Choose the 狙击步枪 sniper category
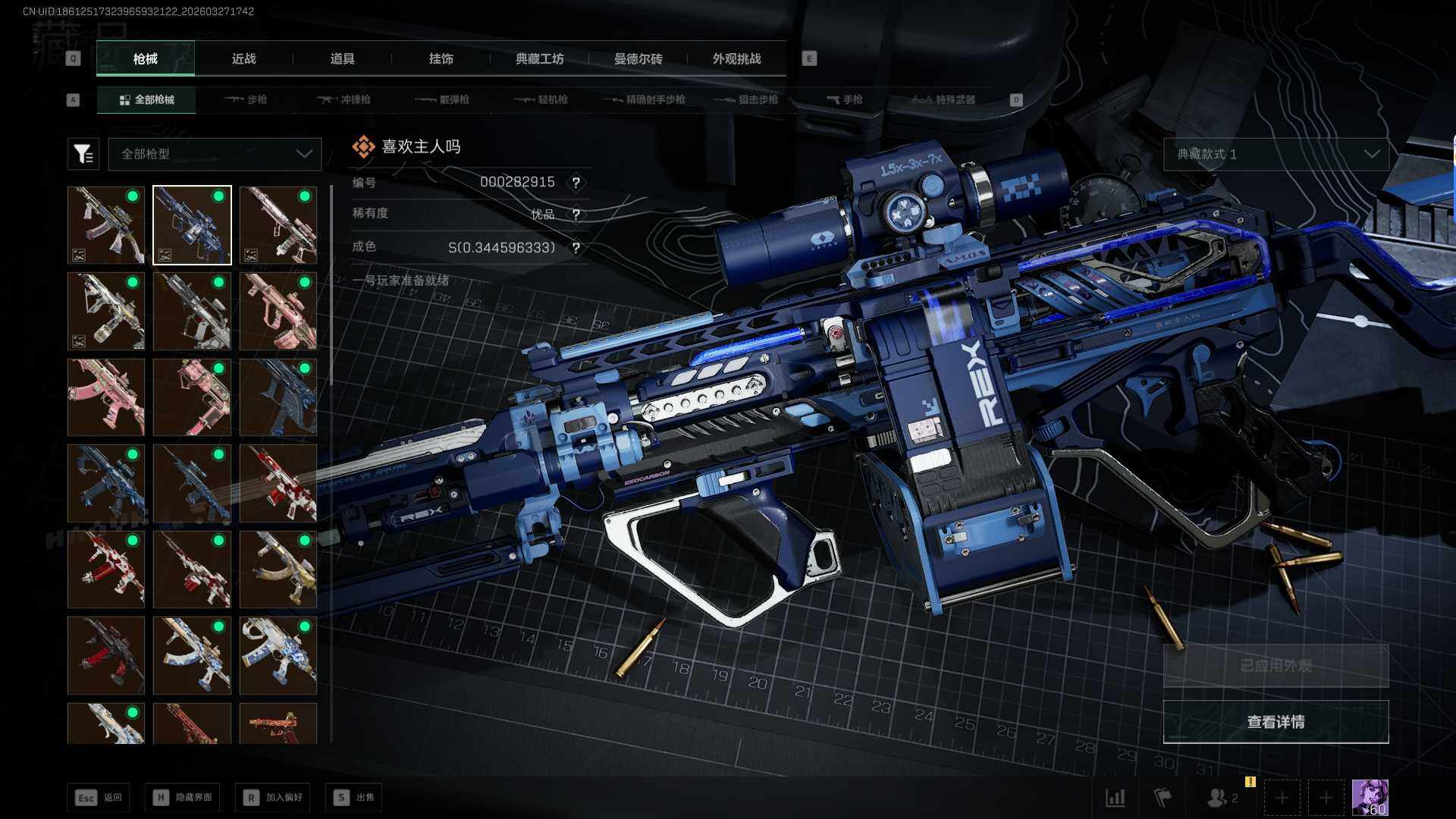This screenshot has width=1456, height=819. click(748, 99)
